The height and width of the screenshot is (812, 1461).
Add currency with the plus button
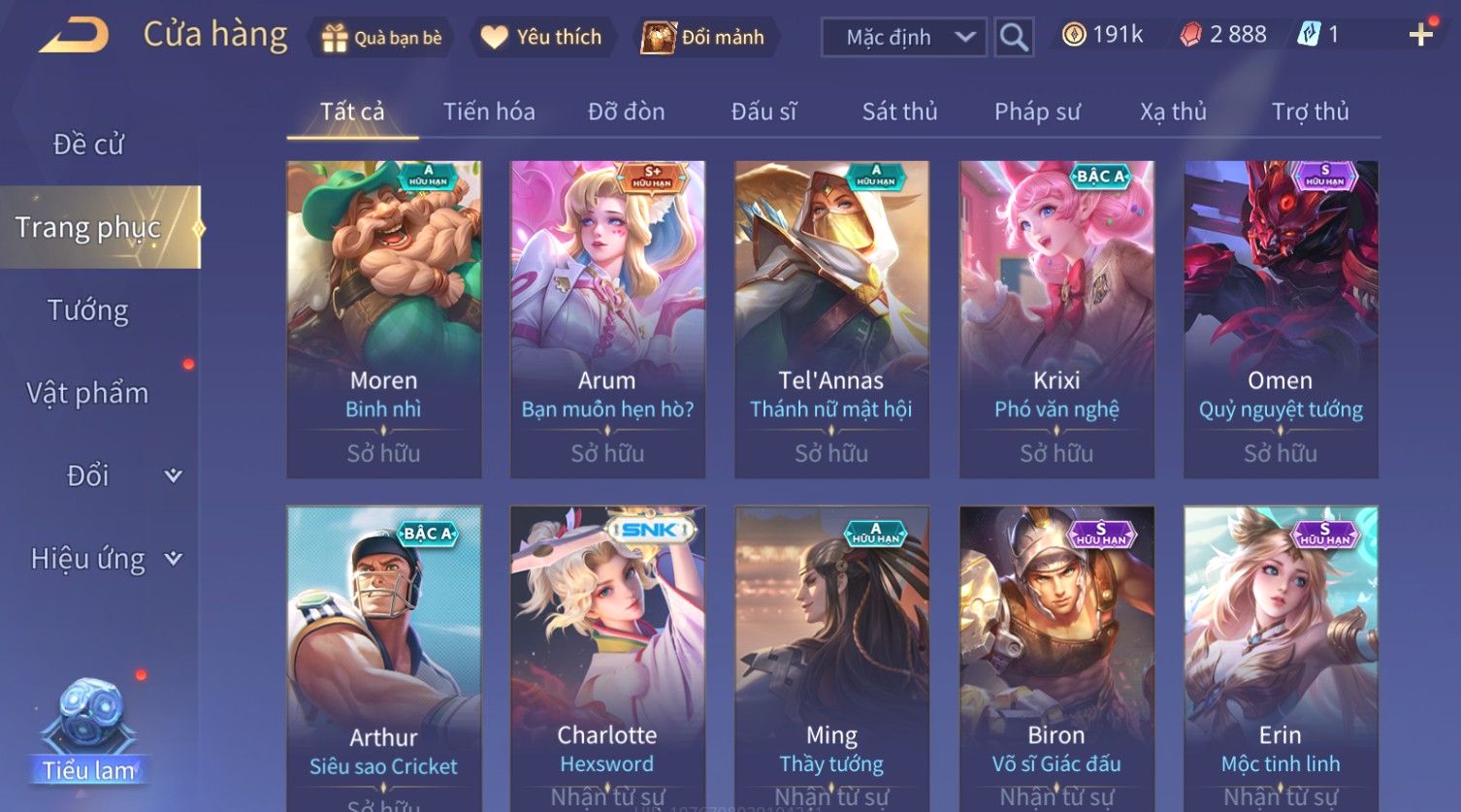pos(1420,36)
